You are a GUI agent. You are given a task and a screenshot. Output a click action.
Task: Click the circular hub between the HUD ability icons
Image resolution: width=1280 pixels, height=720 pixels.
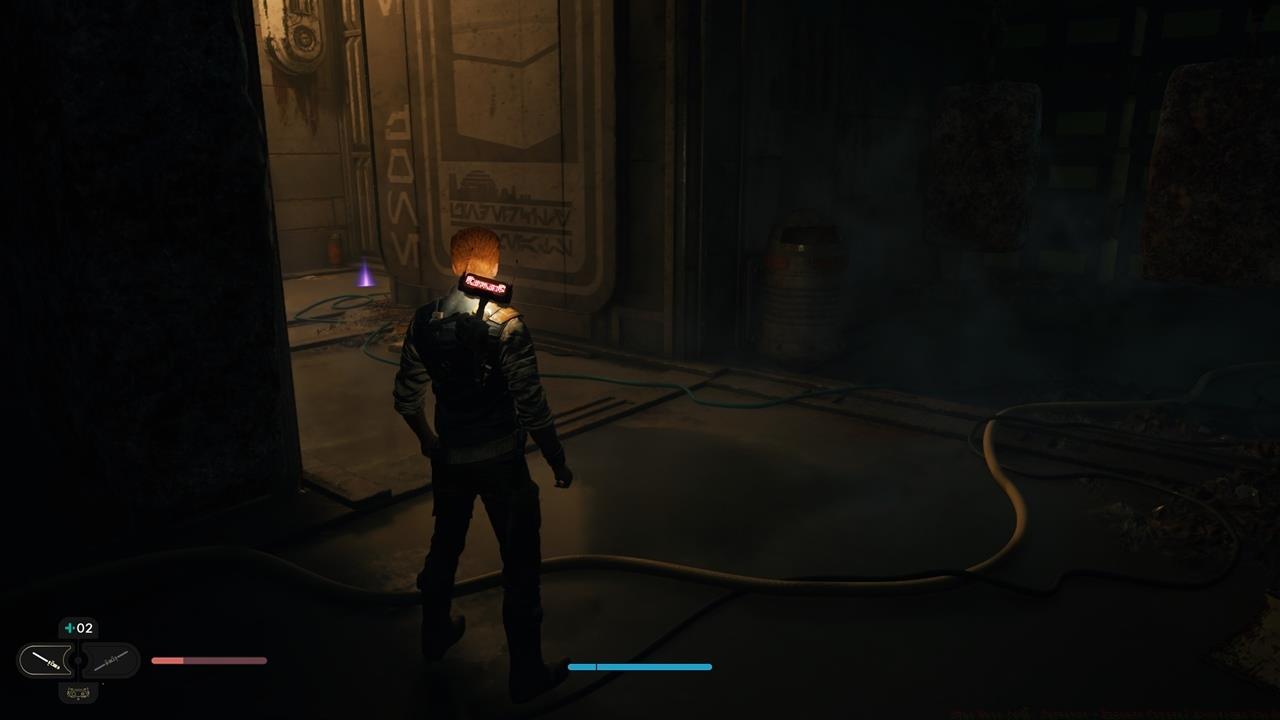[x=78, y=659]
